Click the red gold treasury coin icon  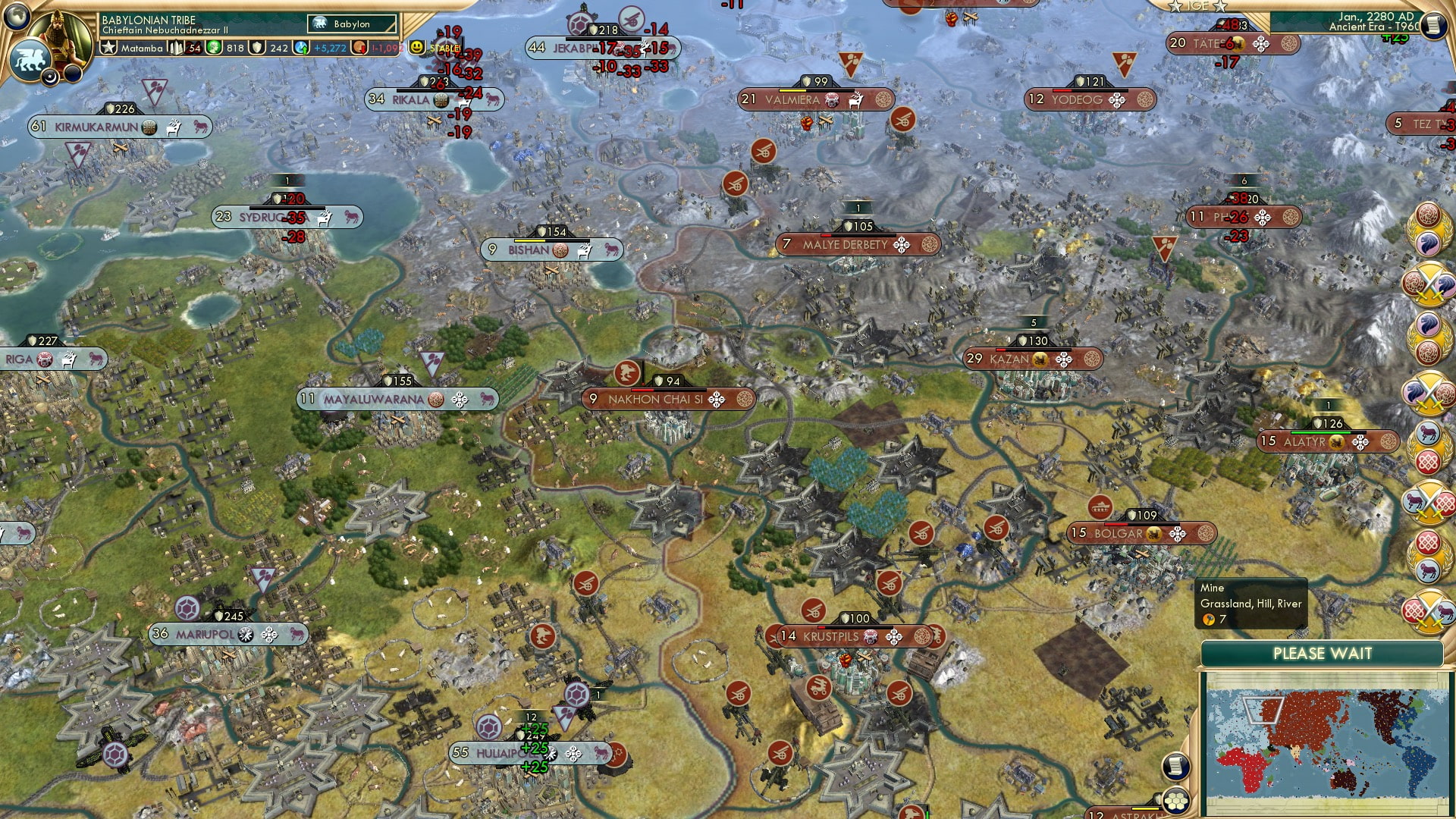pos(359,48)
